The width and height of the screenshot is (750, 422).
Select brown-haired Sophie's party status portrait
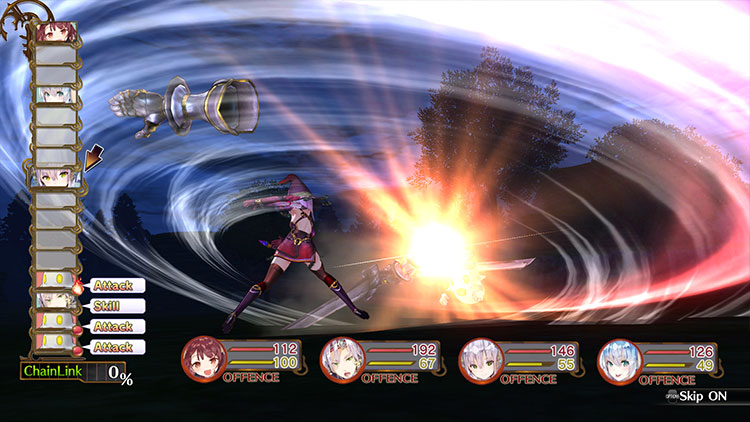pyautogui.click(x=203, y=358)
